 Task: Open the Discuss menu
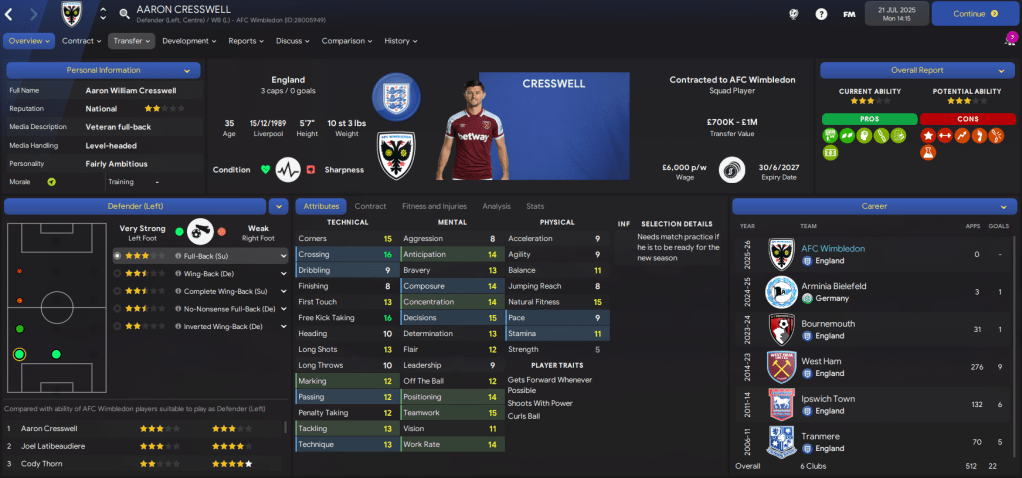(292, 41)
